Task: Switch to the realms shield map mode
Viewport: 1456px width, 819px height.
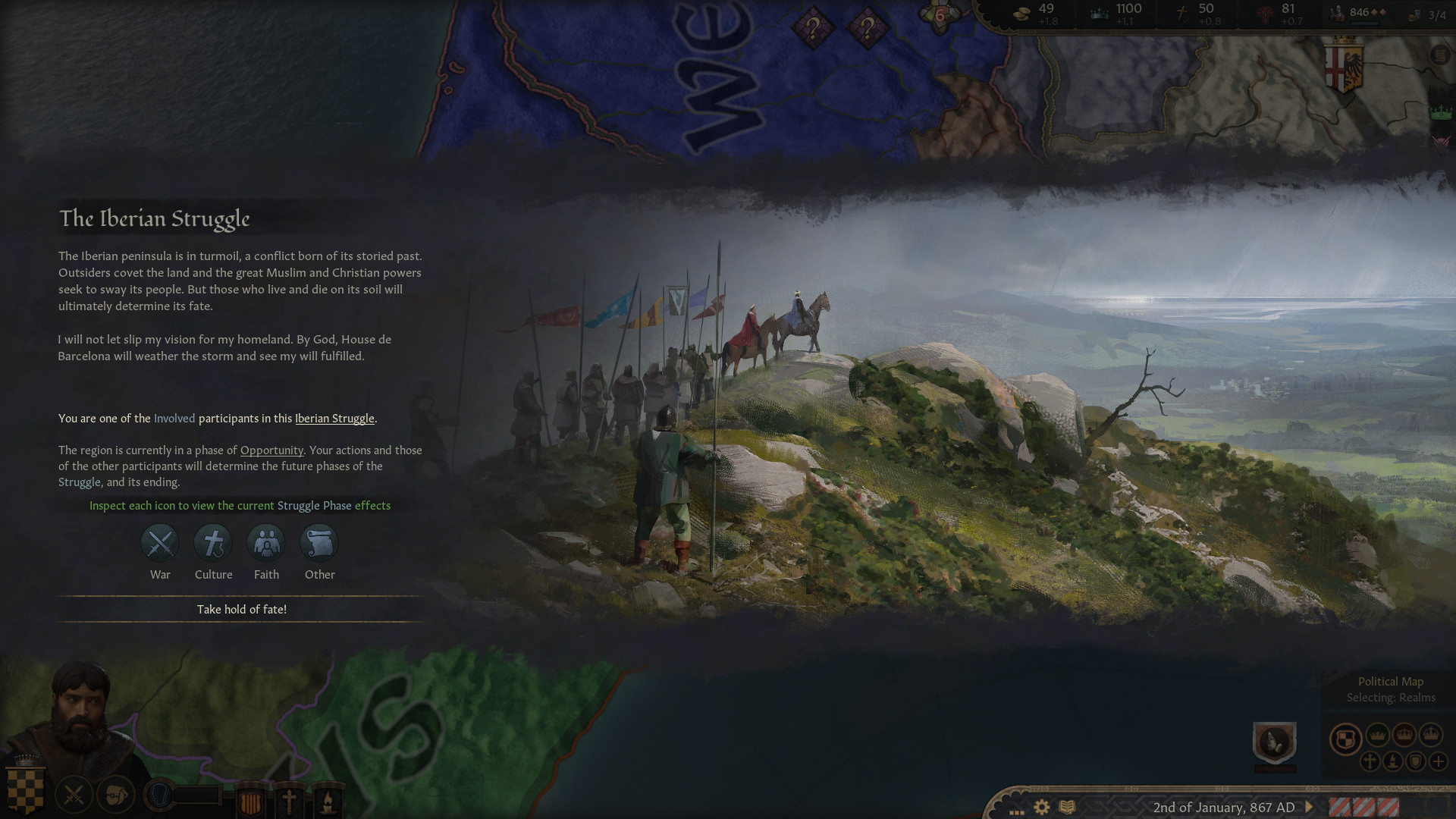Action: pyautogui.click(x=1345, y=739)
